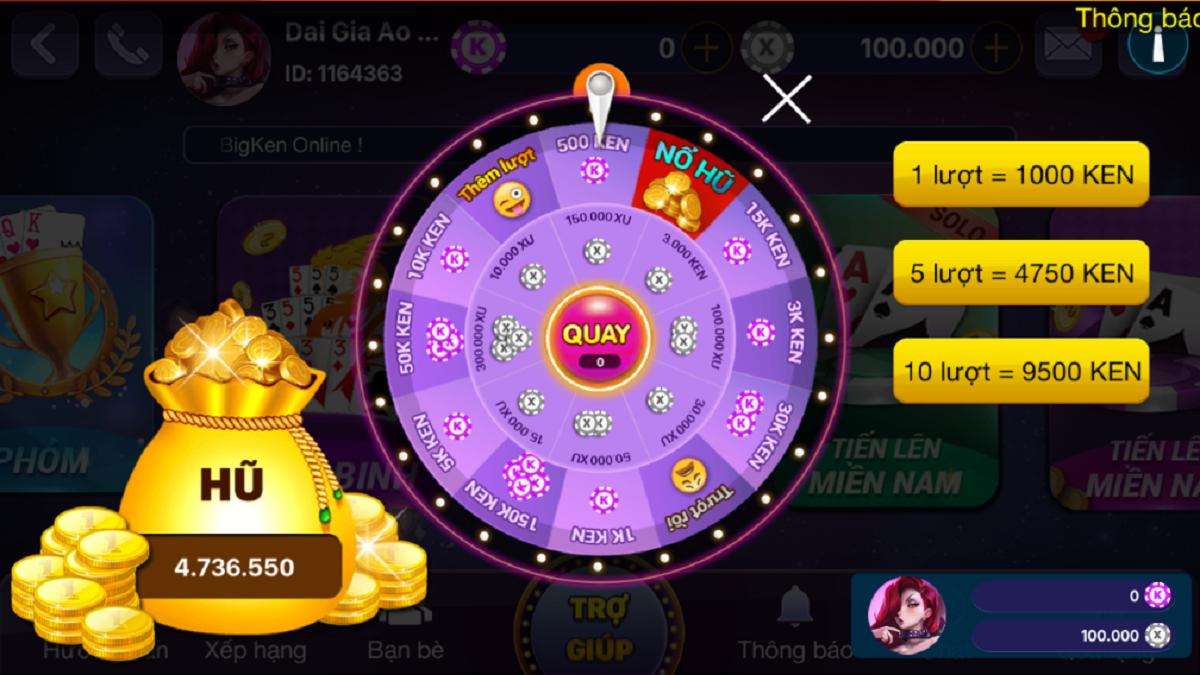
Task: Spin the wheel with the QUAY button
Action: (598, 338)
